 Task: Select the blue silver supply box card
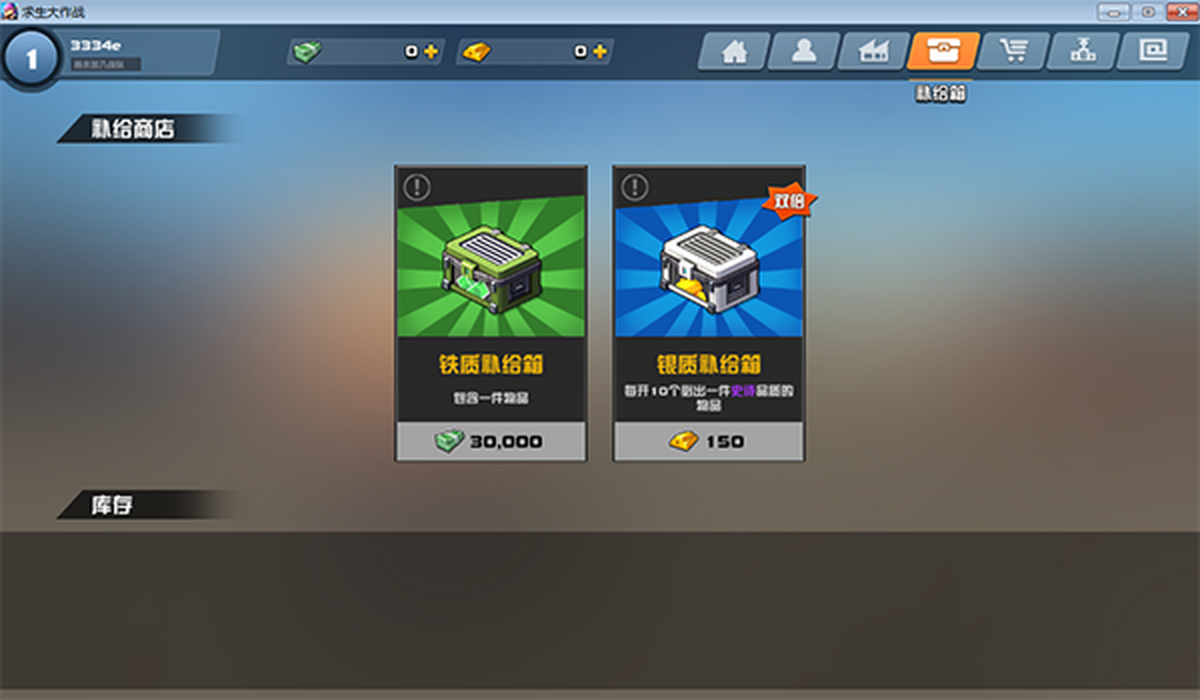click(x=709, y=270)
